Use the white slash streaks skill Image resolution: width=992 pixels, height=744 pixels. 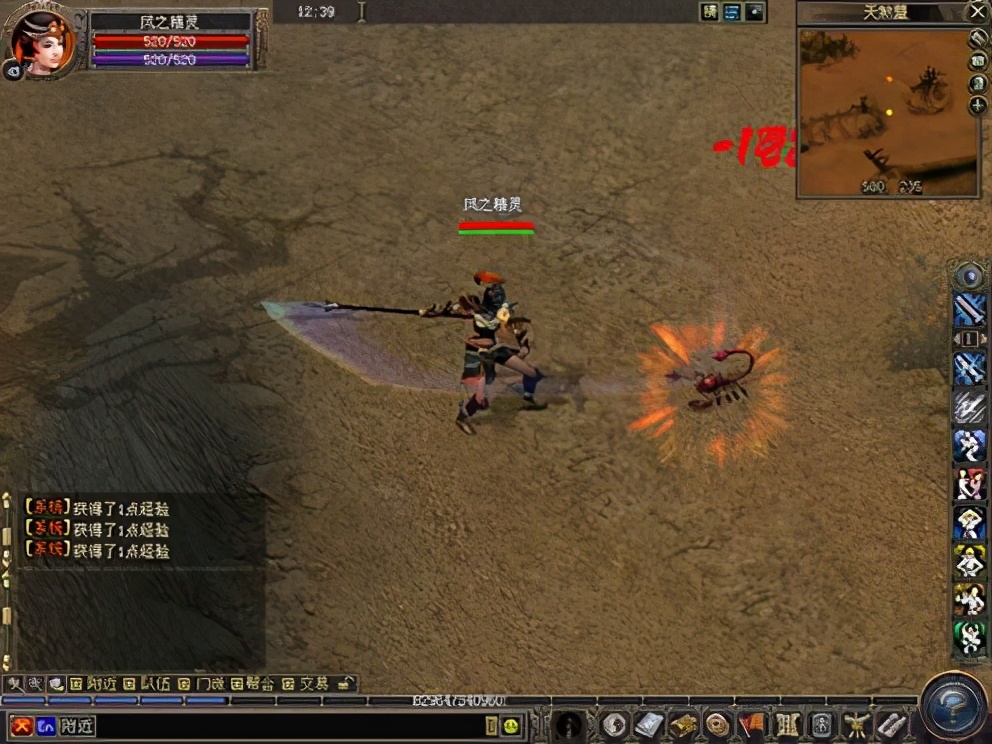[x=969, y=406]
